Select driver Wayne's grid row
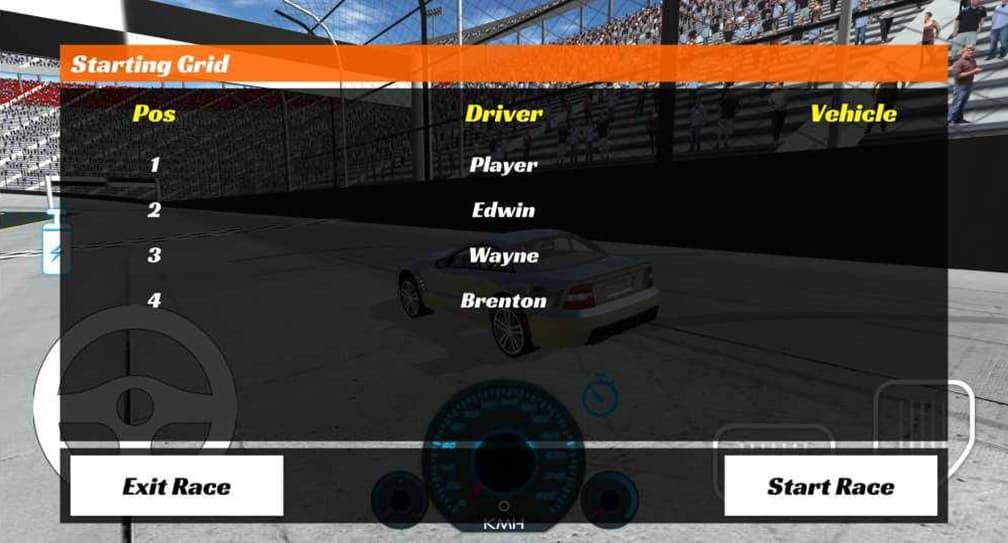 pos(503,255)
